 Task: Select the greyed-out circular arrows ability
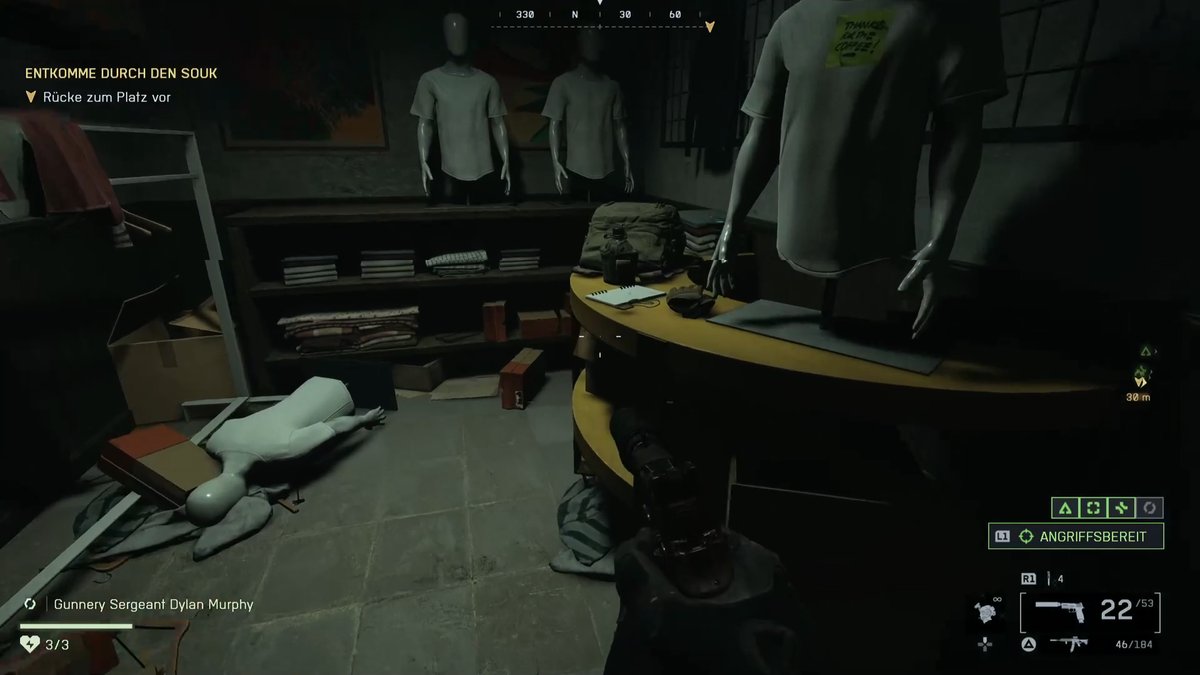(1149, 508)
